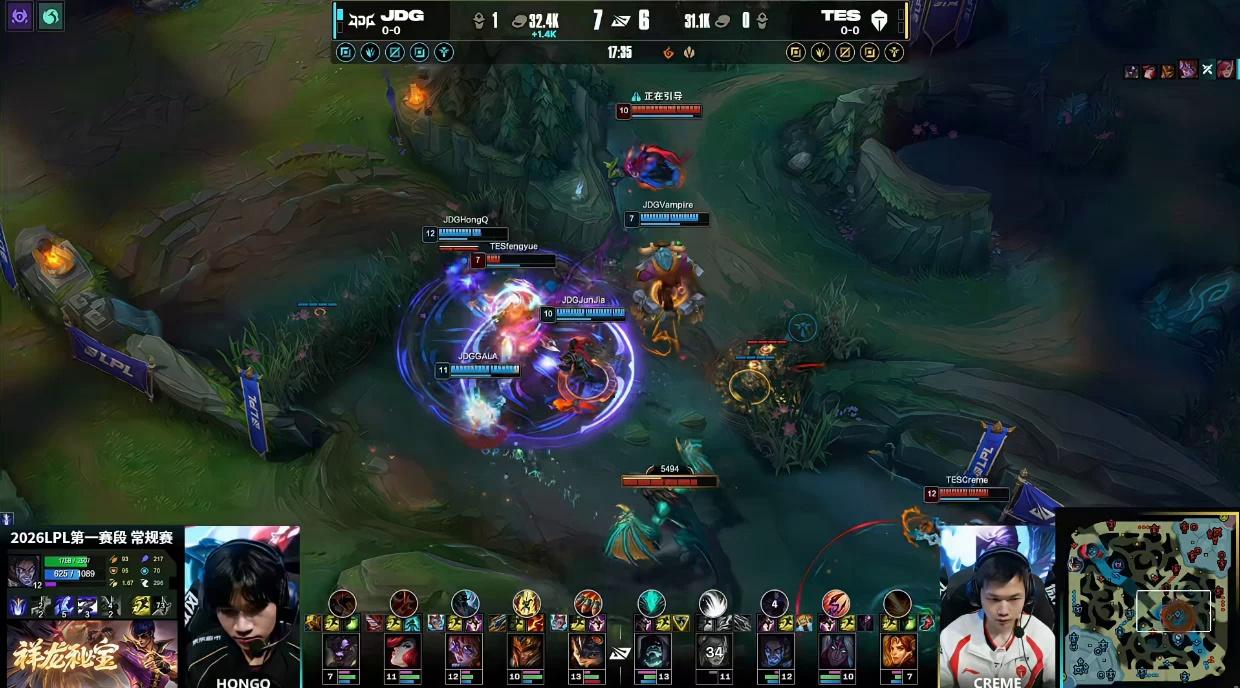Viewport: 1240px width, 688px height.
Task: Choose the orange-haired level 7 champion portrait
Action: 898,652
